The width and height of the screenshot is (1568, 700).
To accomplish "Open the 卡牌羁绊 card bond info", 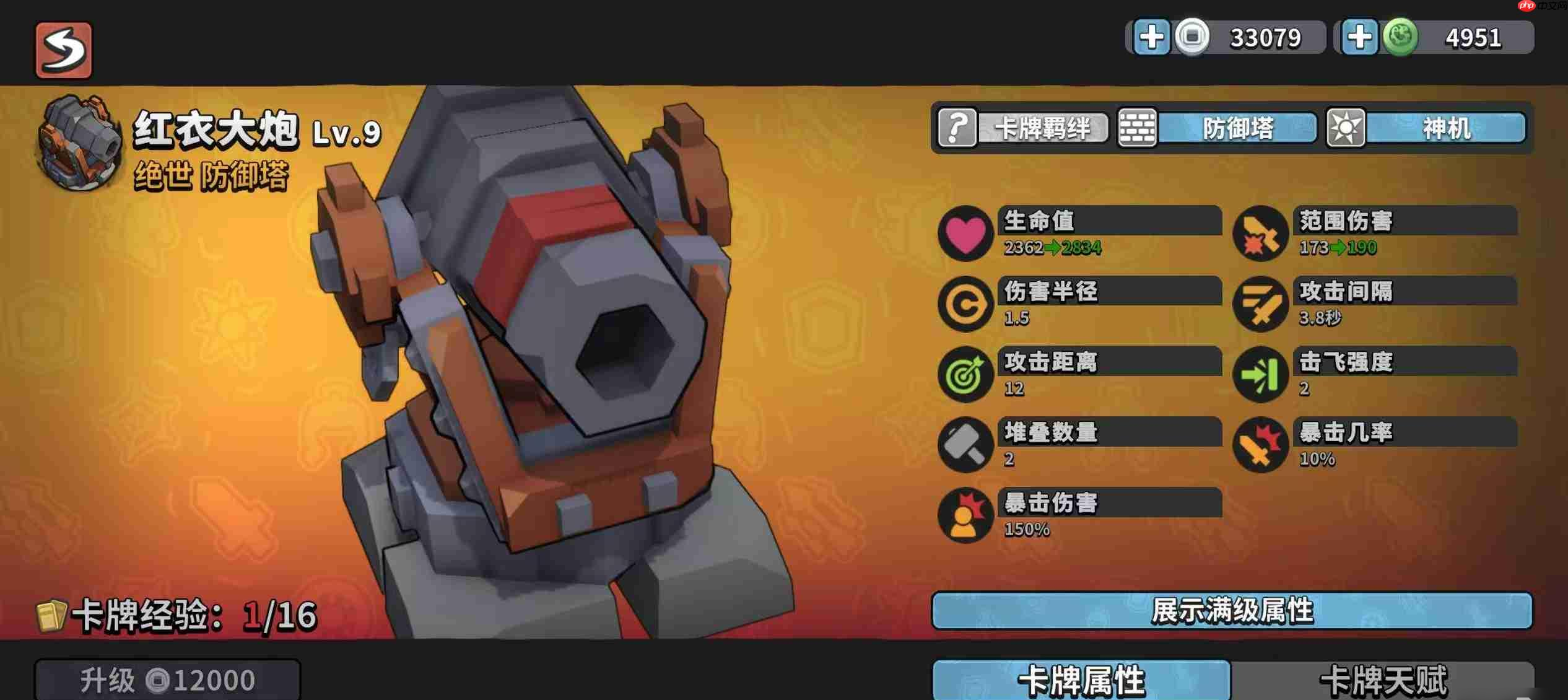I will pyautogui.click(x=1023, y=128).
